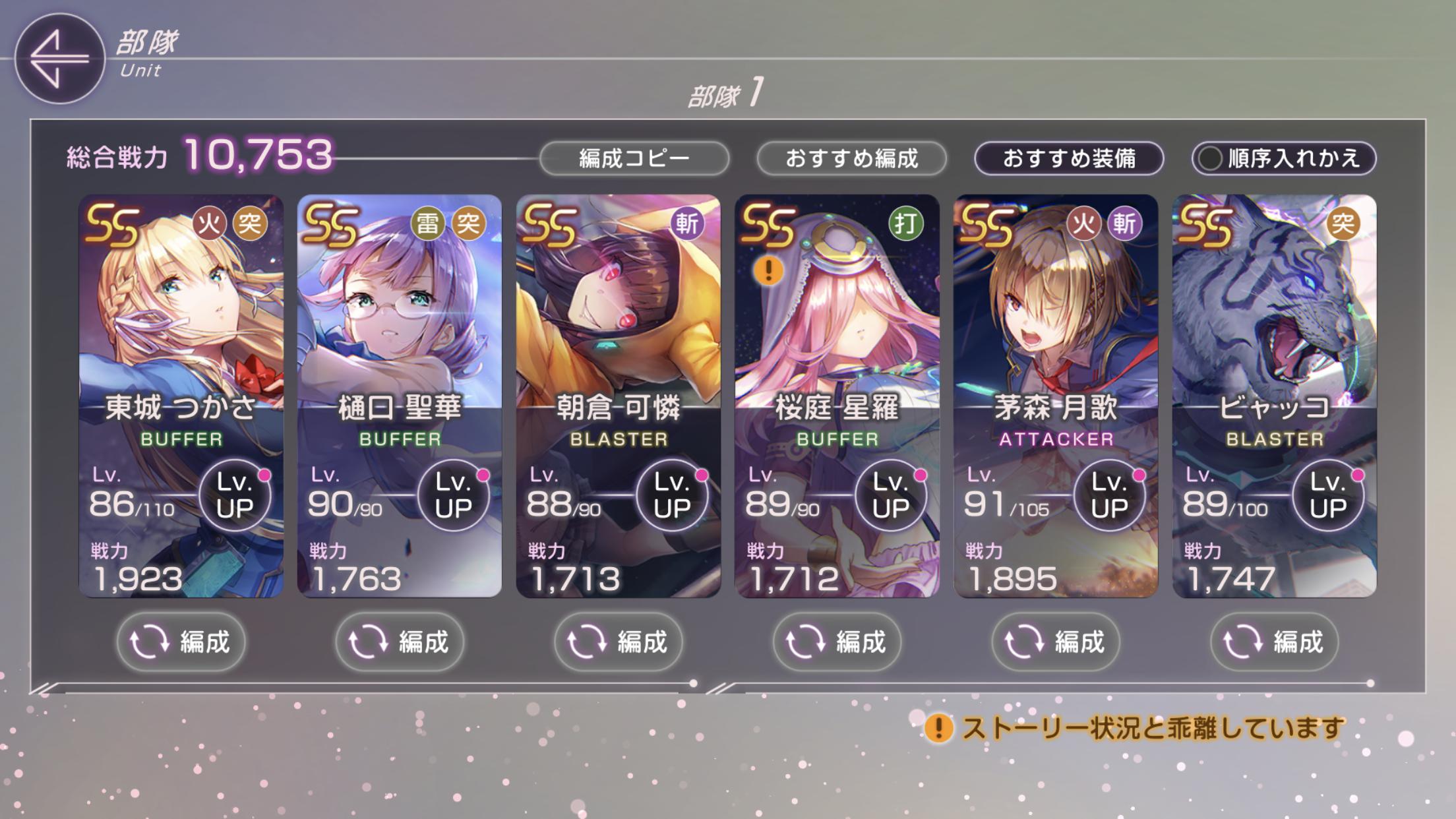
Task: Click the orange warning icon on 桜庭星羅
Action: click(768, 270)
